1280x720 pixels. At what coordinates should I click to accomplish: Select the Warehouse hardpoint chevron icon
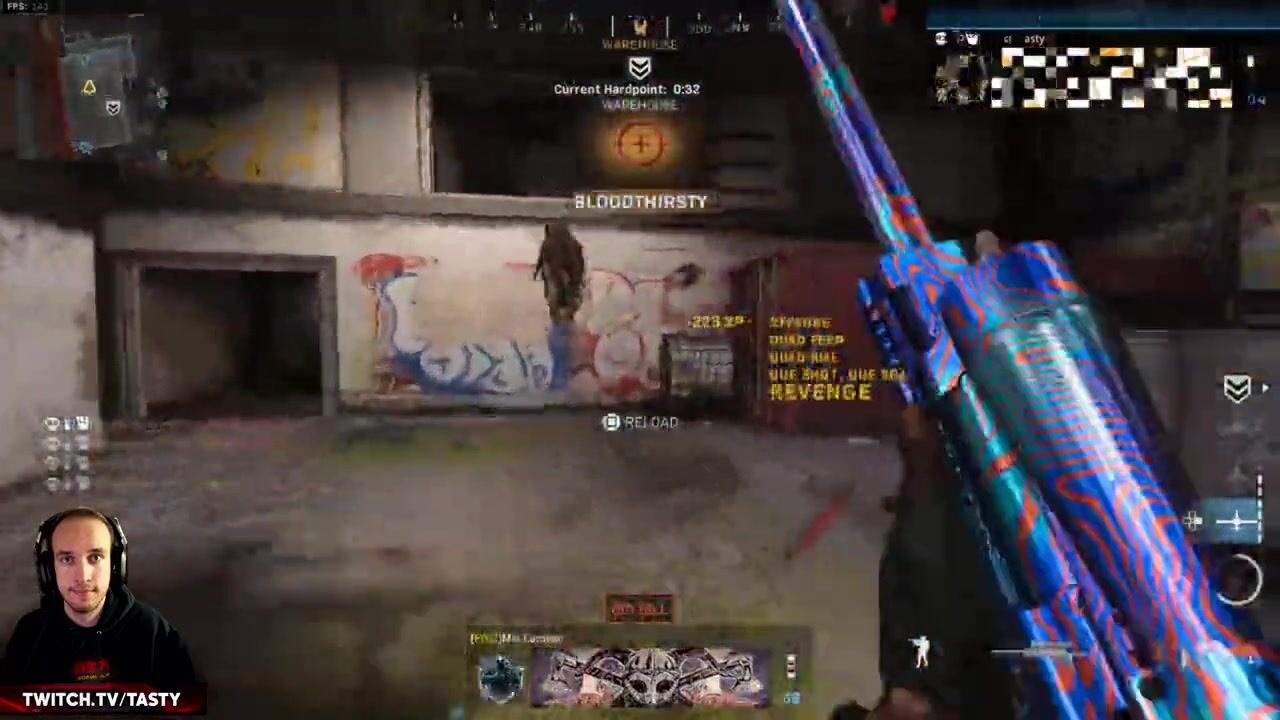(640, 67)
